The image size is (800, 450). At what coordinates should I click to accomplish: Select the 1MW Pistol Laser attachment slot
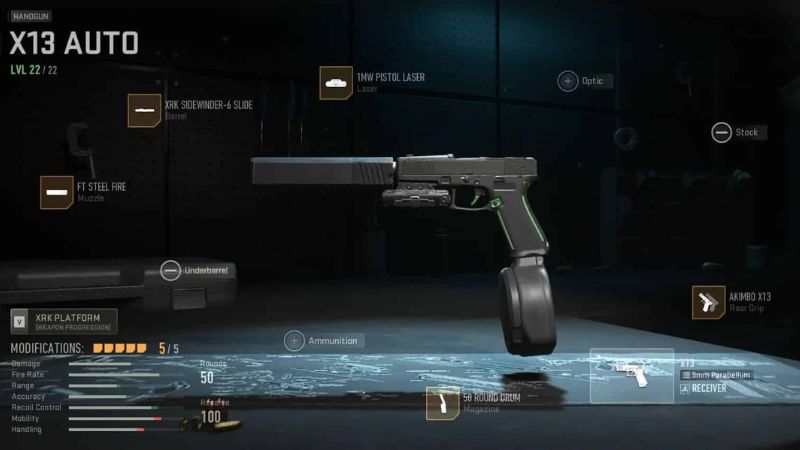[x=335, y=83]
